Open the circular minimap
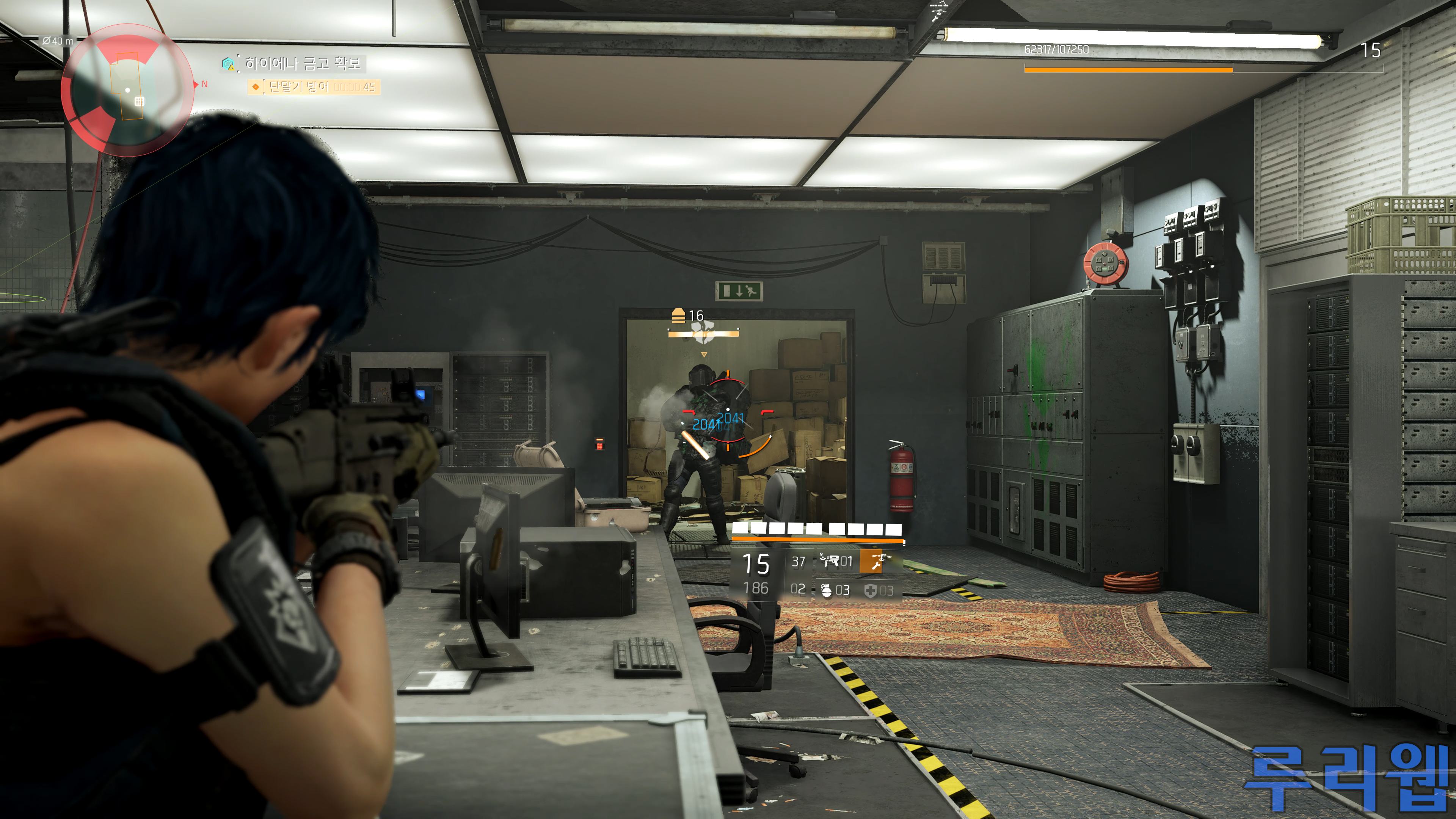 click(127, 89)
